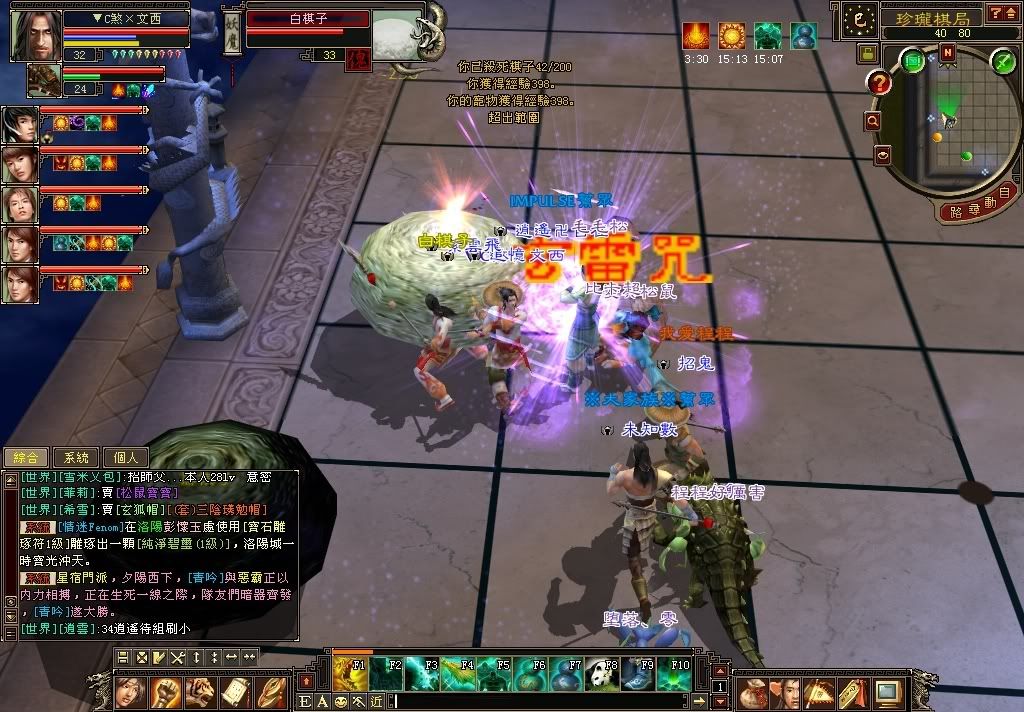Viewport: 1024px width, 712px height.
Task: Activate the F1 hotbar skill
Action: point(350,674)
